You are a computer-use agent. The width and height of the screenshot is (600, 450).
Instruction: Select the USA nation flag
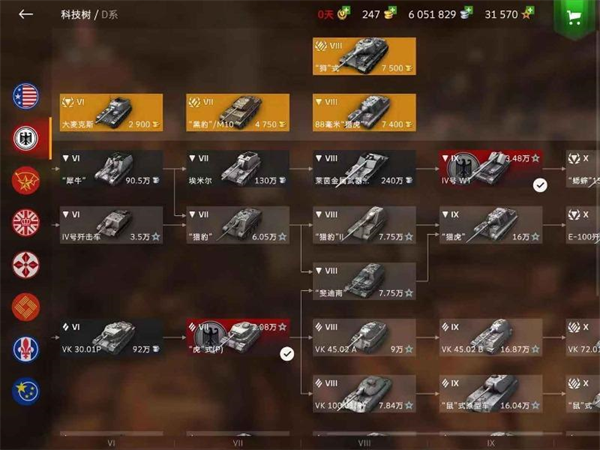[x=25, y=96]
